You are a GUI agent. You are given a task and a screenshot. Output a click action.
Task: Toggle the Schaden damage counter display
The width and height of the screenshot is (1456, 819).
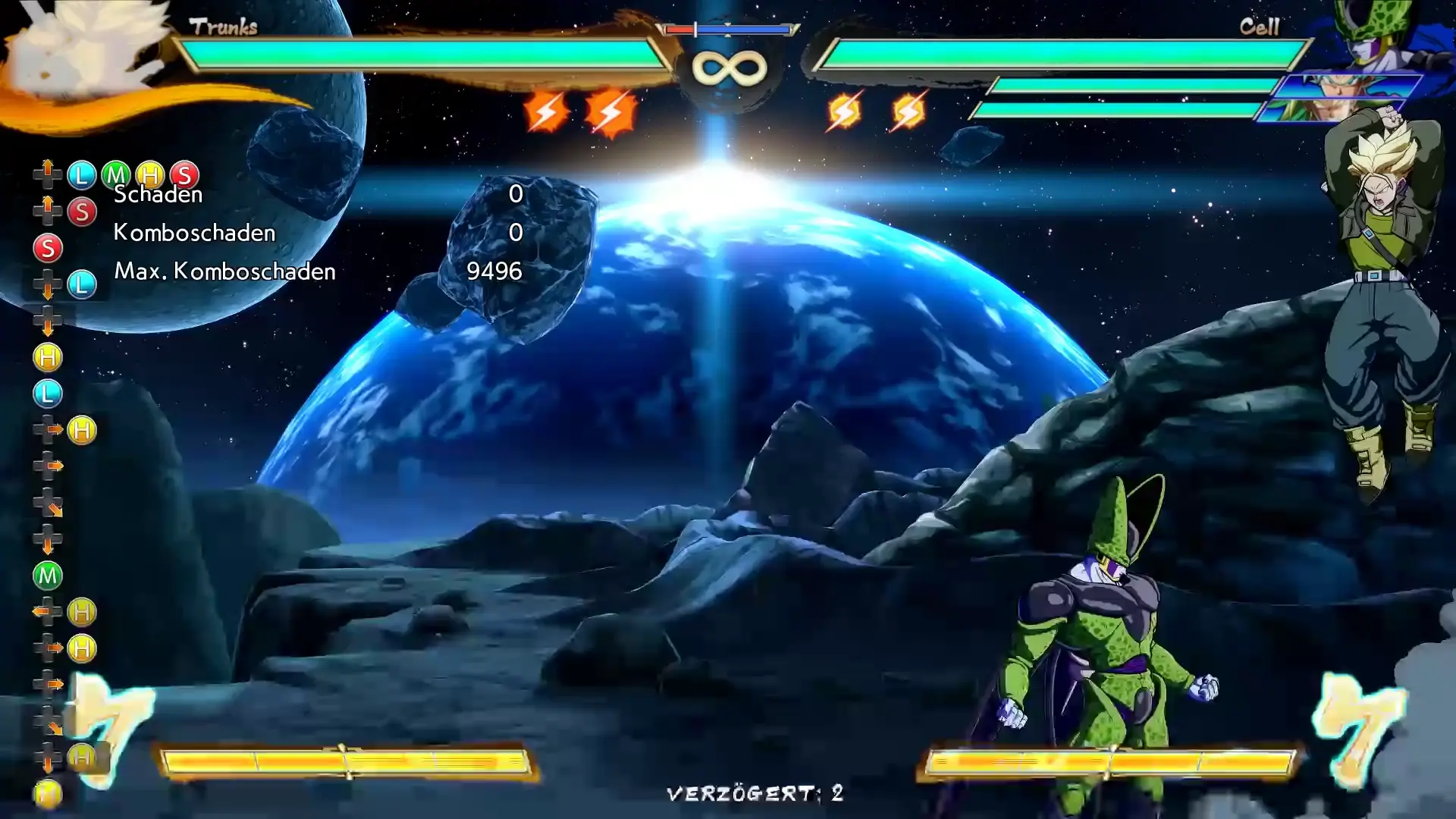point(157,195)
